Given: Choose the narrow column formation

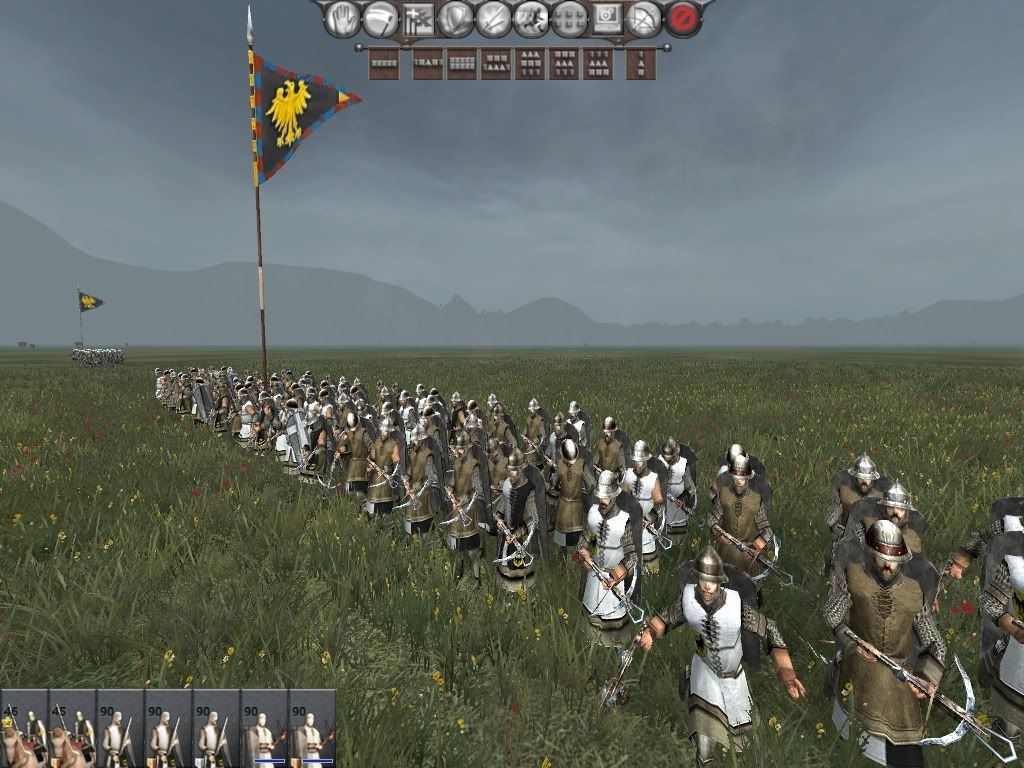Looking at the screenshot, I should [x=641, y=63].
